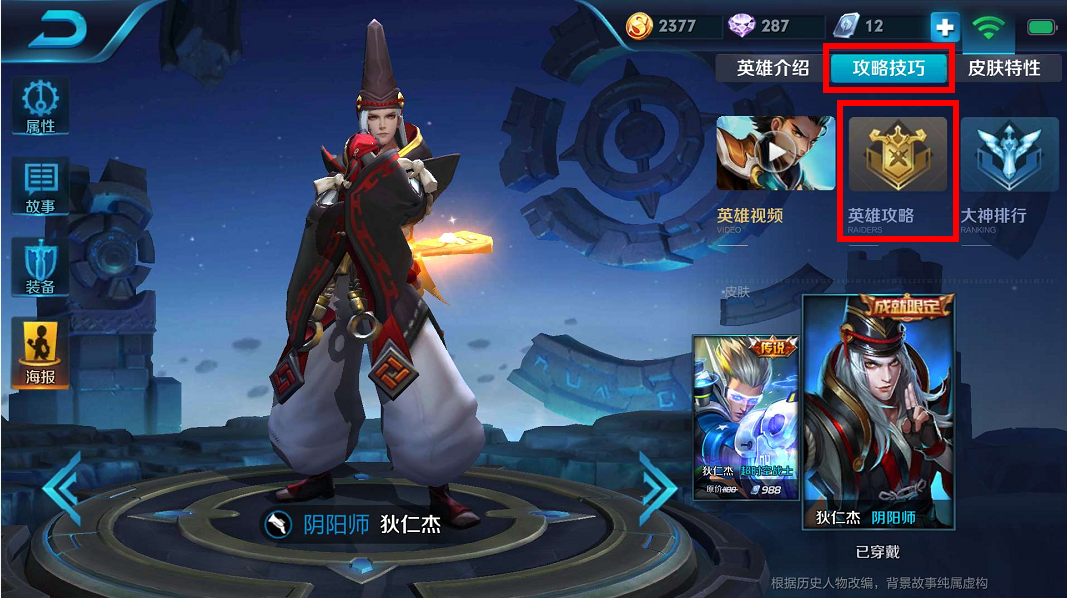Switch to the 皮肤特性 tab
Viewport: 1067px width, 598px height.
coord(1004,68)
